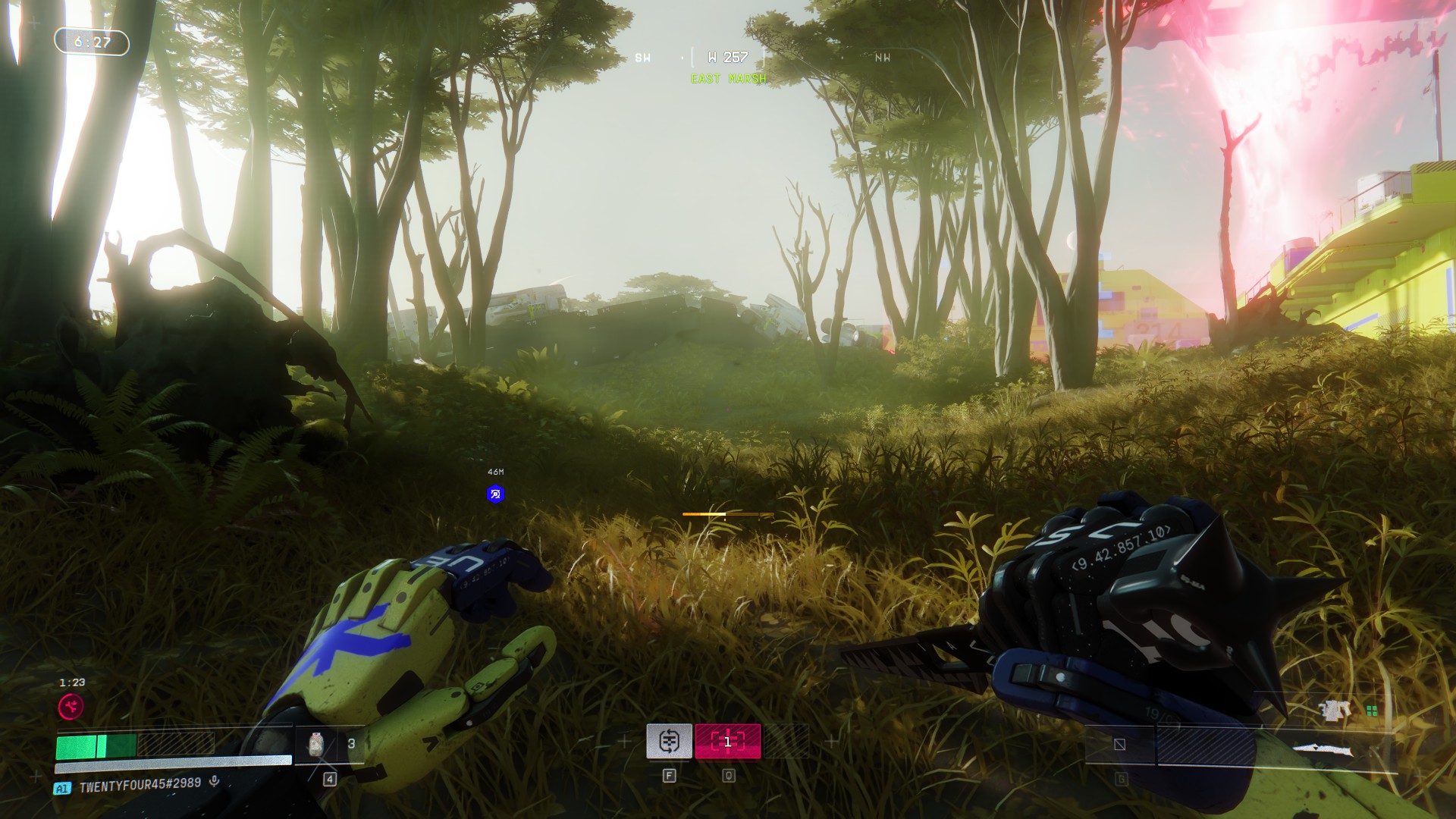1456x819 pixels.
Task: Trigger the red crosshair ability icon
Action: click(727, 741)
